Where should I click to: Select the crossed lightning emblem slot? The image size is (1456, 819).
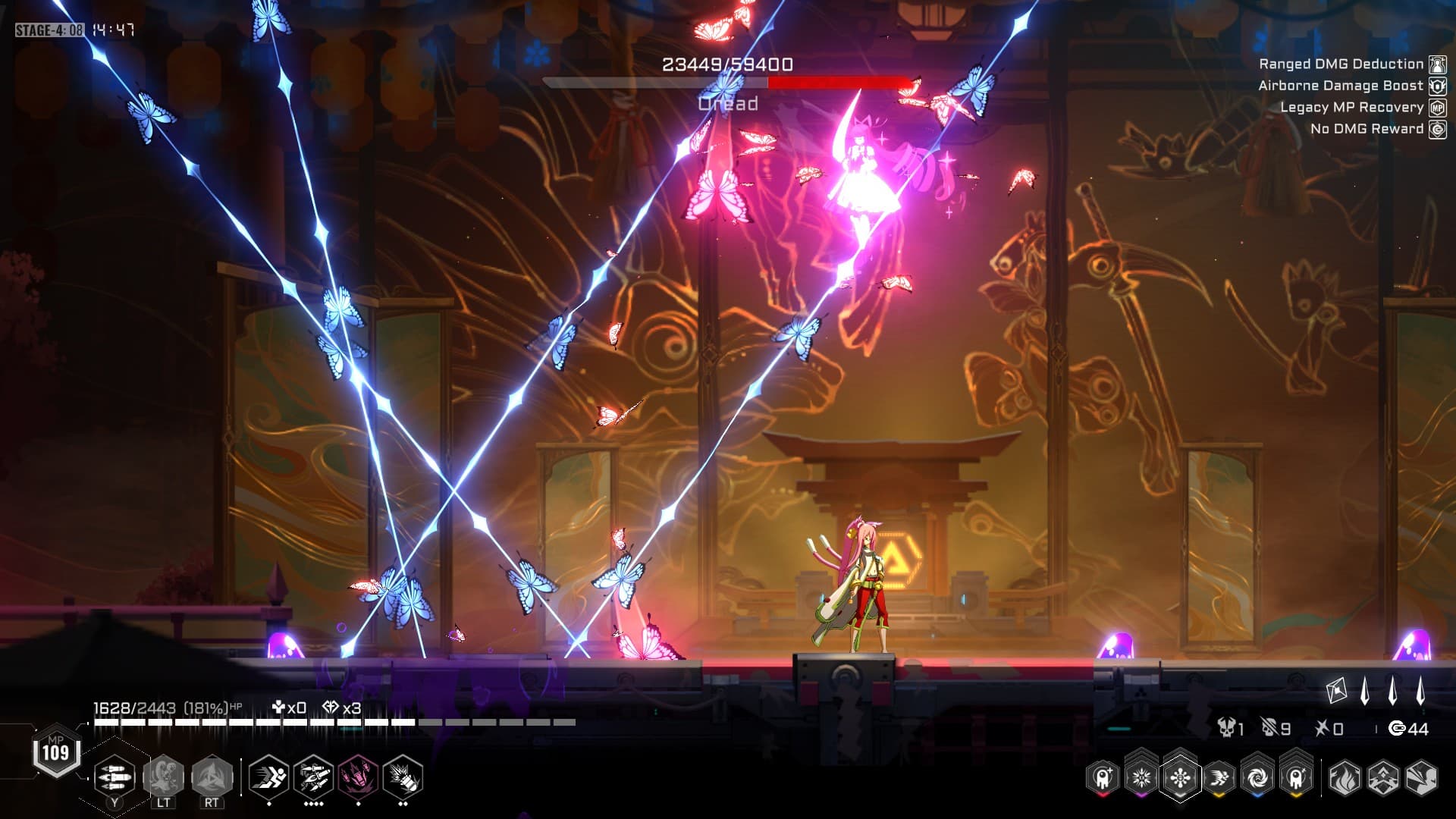[x=1382, y=777]
